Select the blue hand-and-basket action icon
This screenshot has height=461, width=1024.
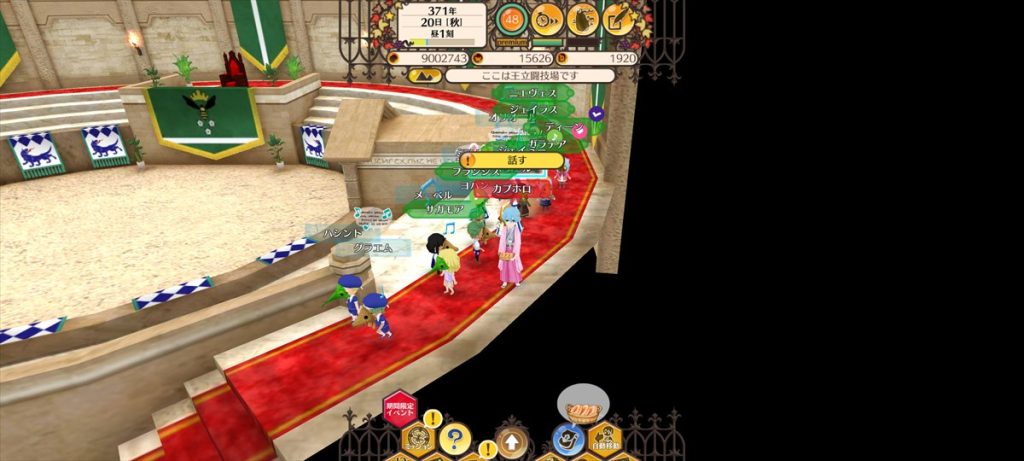568,438
